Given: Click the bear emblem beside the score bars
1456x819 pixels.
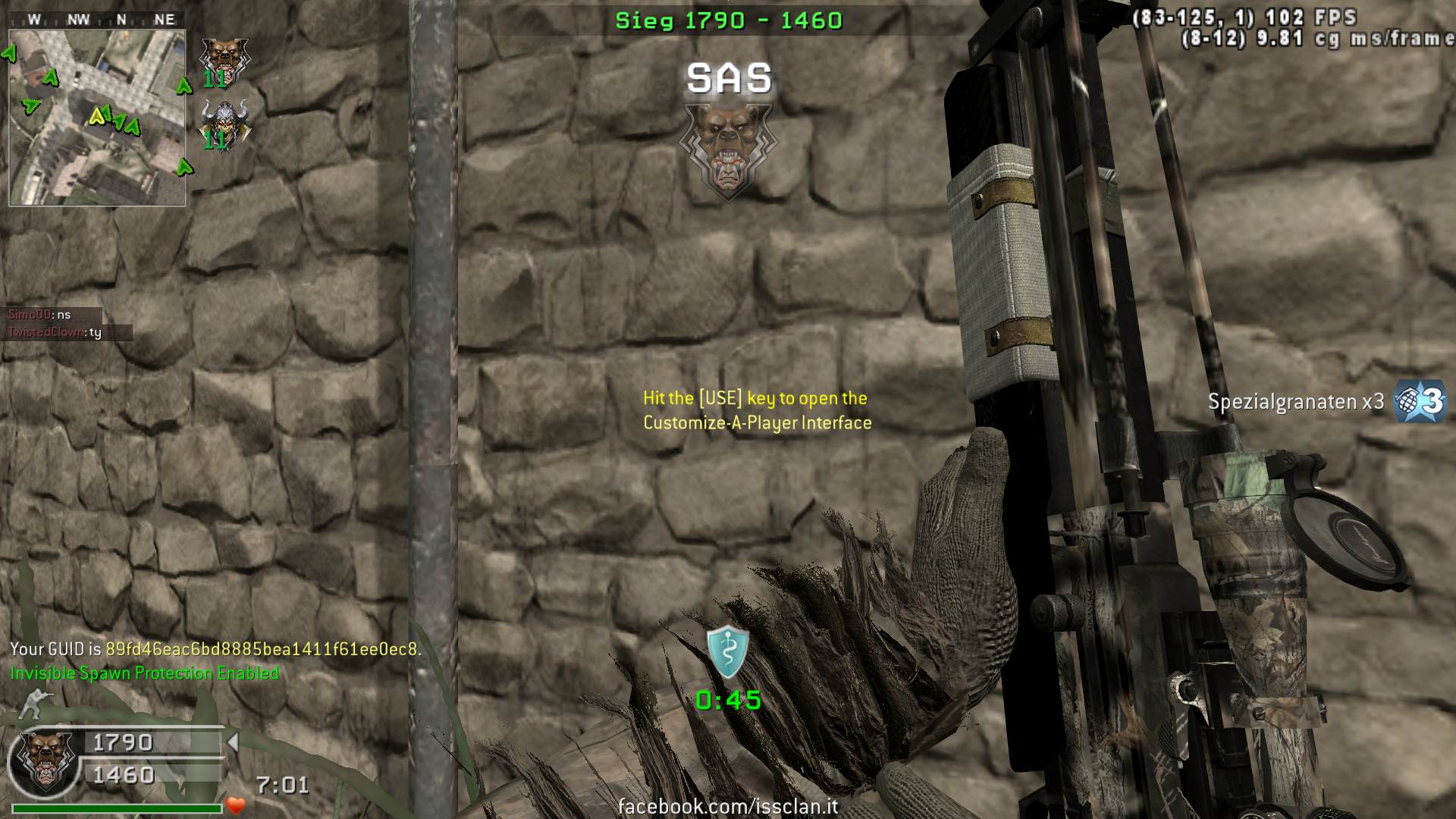Looking at the screenshot, I should click(x=45, y=760).
